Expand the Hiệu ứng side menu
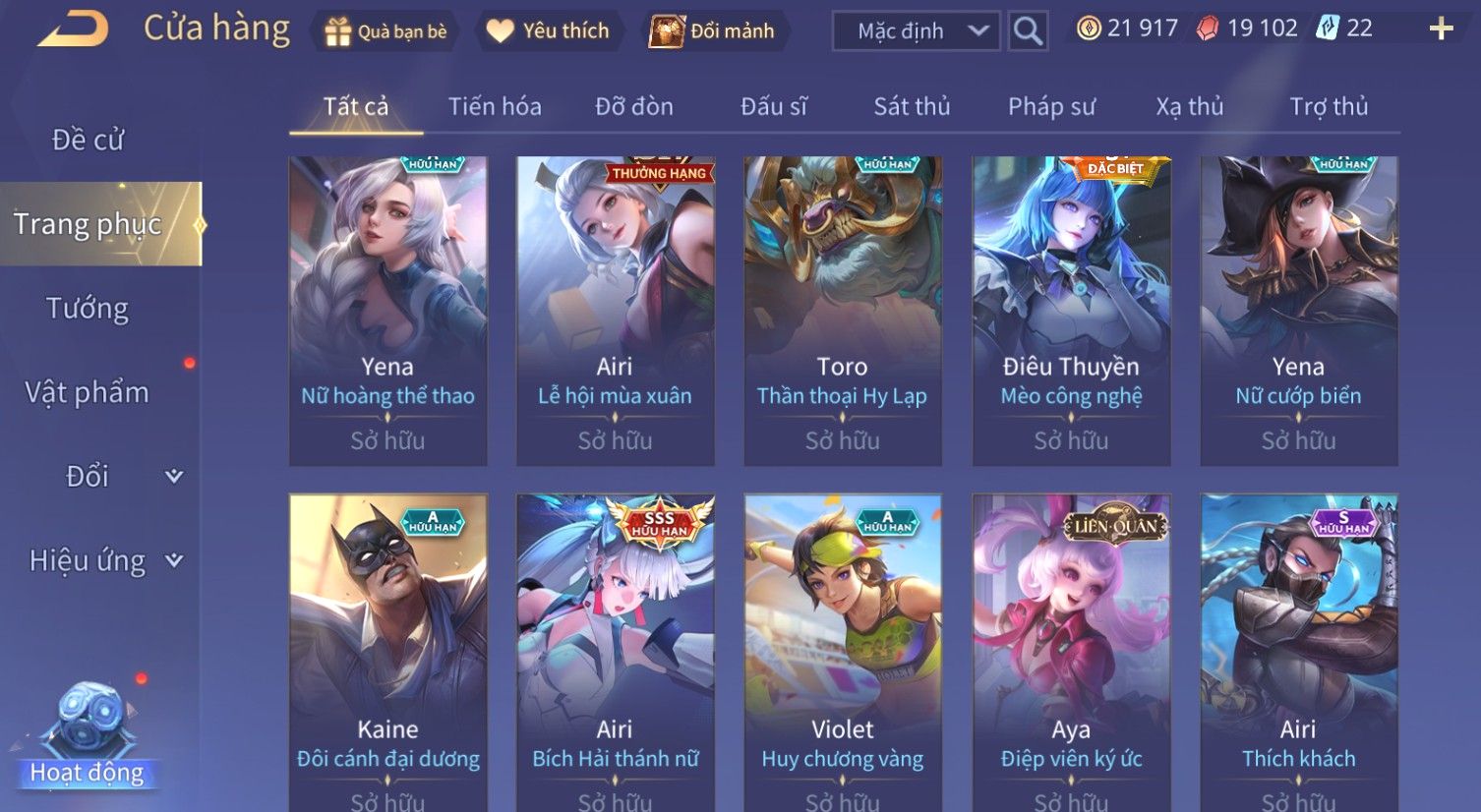 pyautogui.click(x=105, y=560)
